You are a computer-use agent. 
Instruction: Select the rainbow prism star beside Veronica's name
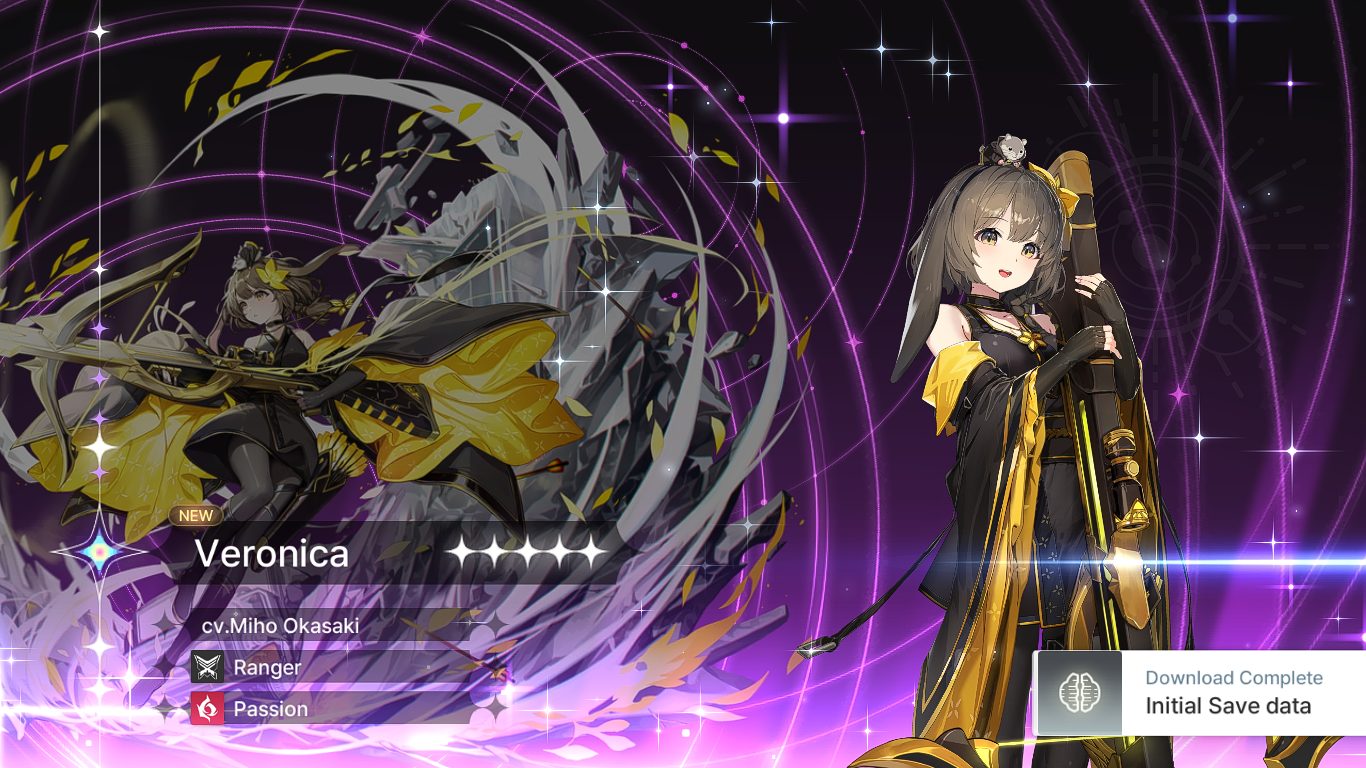click(100, 553)
